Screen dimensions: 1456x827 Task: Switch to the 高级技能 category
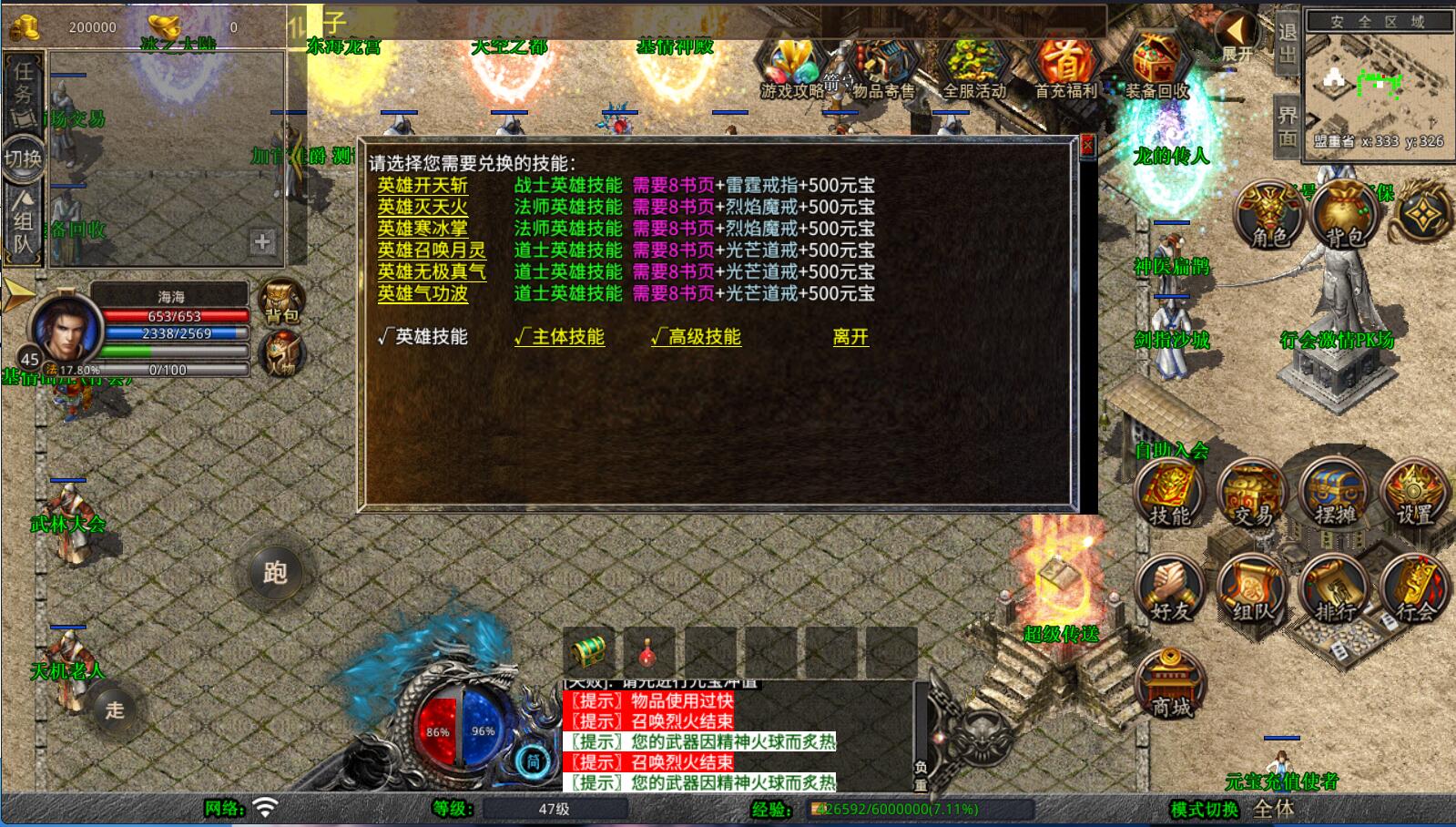696,337
